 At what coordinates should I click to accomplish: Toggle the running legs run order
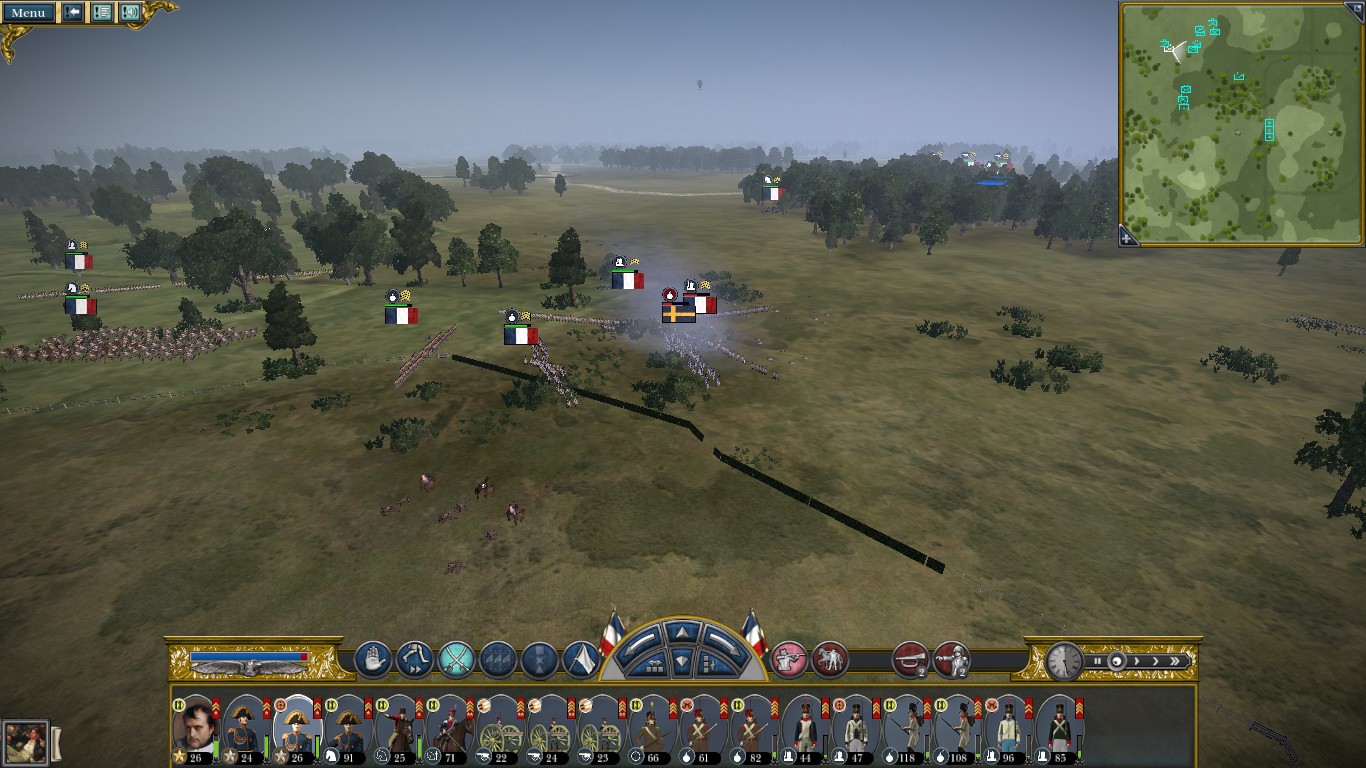point(414,660)
